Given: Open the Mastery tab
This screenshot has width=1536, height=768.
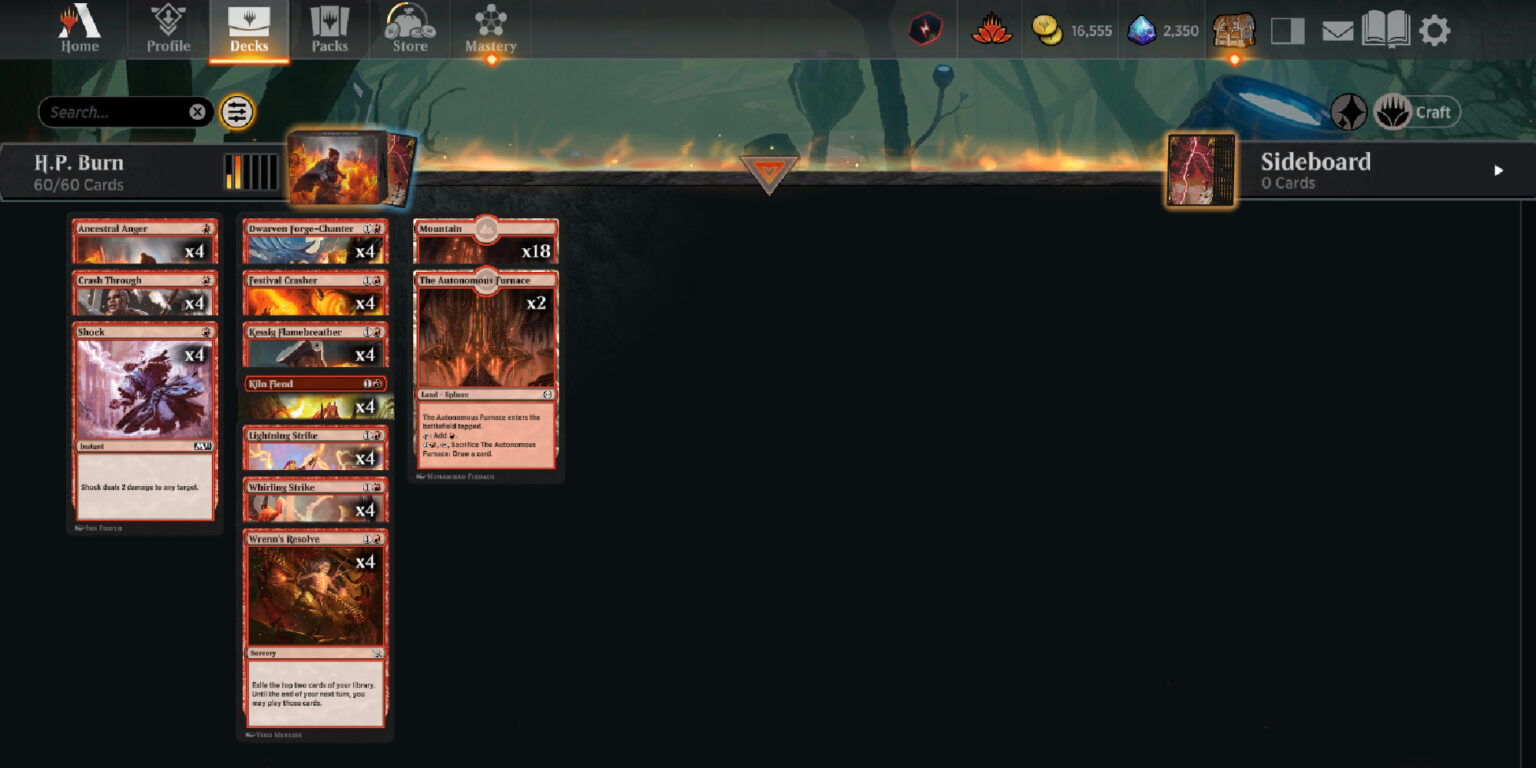Looking at the screenshot, I should click(x=490, y=30).
